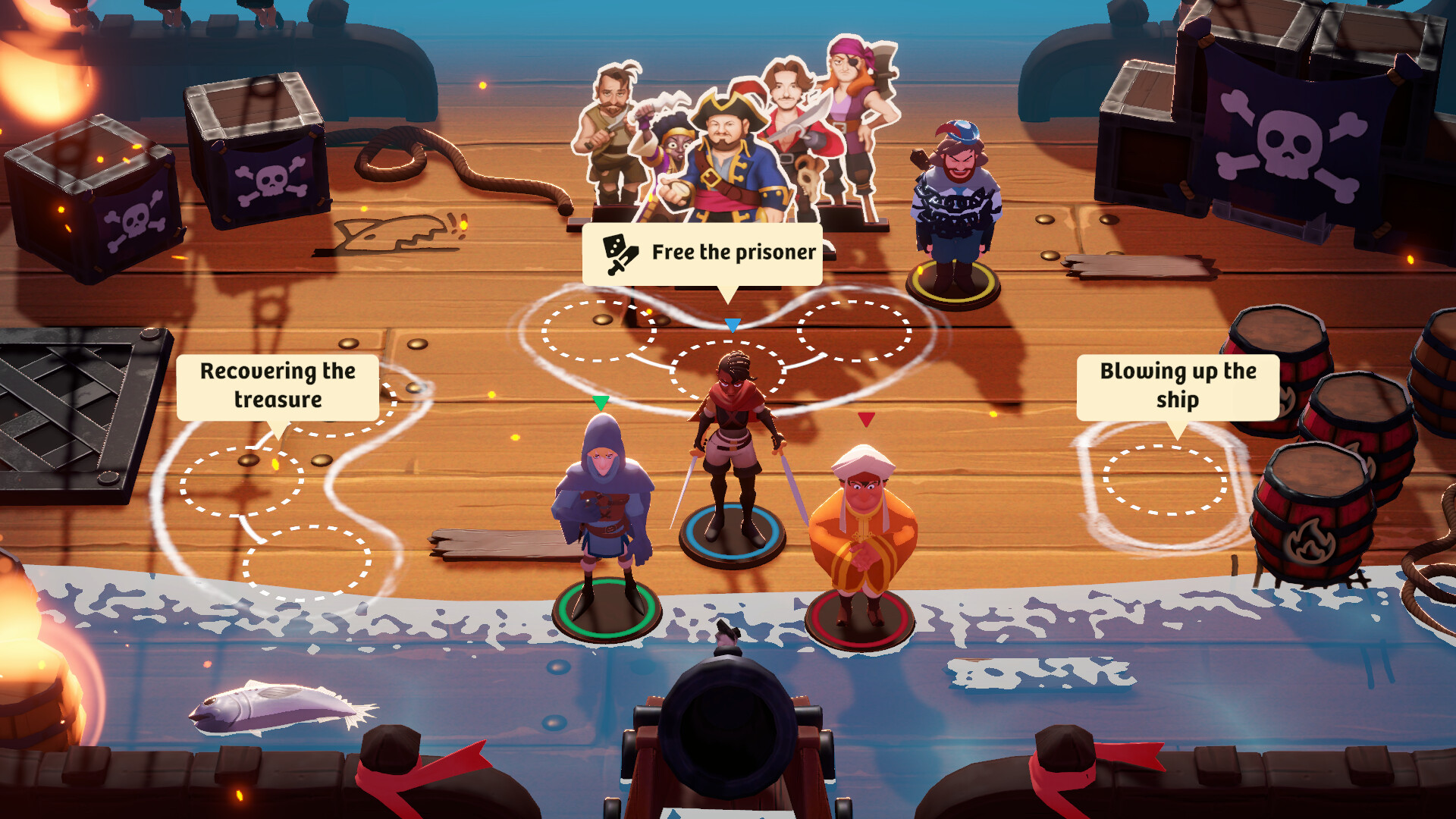Click the pirate captain standee in the crew lineup
The image size is (1456, 819).
pyautogui.click(x=726, y=152)
